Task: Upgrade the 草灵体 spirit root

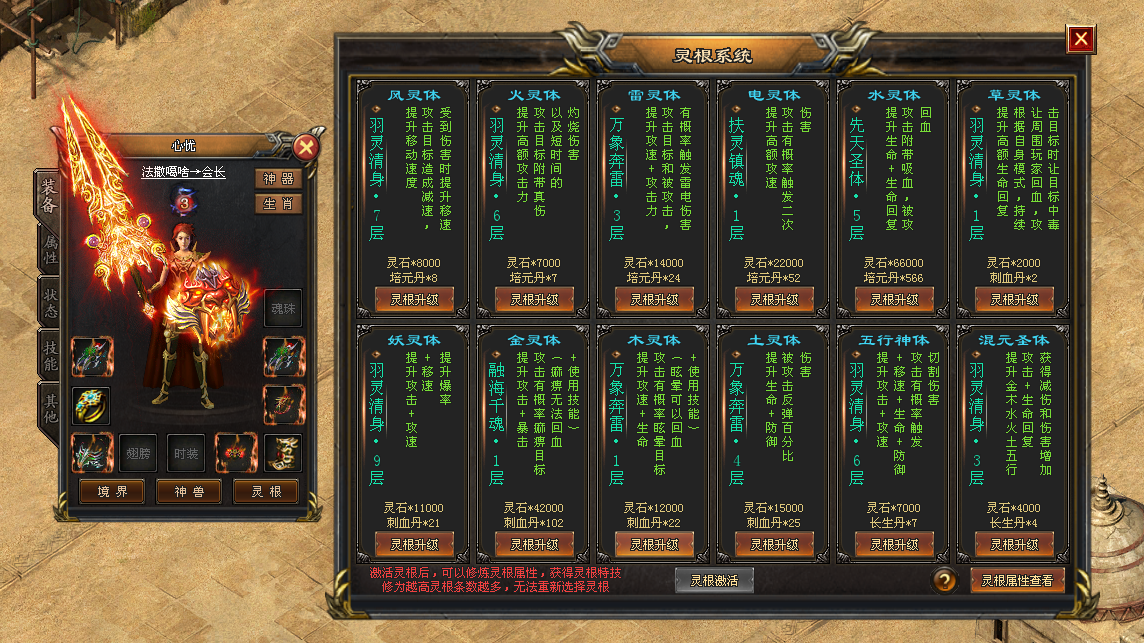Action: pyautogui.click(x=1014, y=299)
